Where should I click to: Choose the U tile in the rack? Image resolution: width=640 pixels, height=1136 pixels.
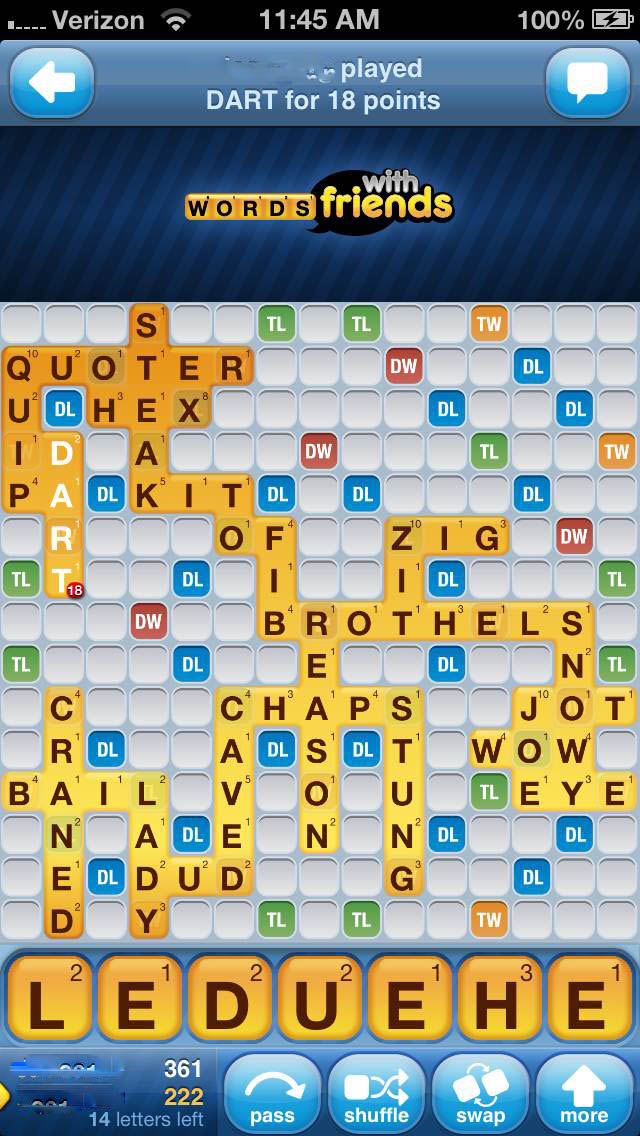tap(319, 1000)
